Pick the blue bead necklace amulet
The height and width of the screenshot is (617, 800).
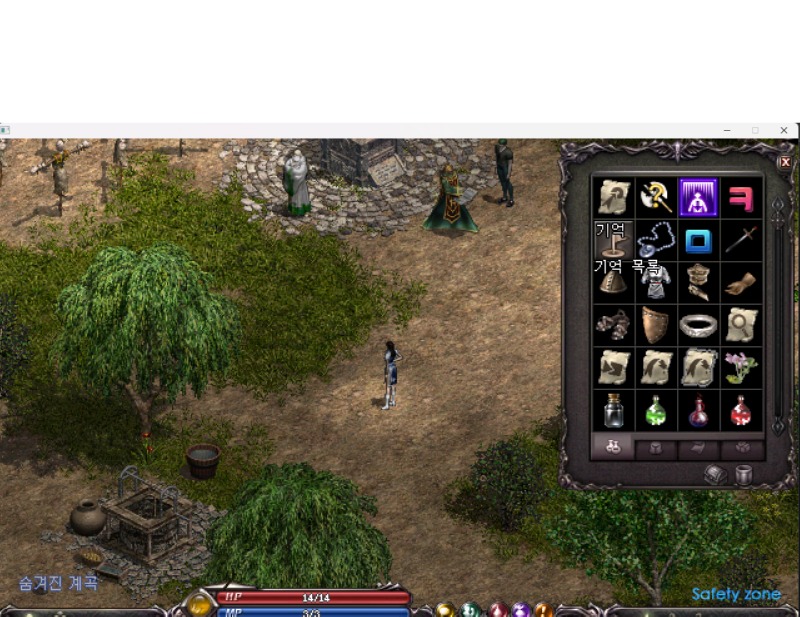click(x=655, y=241)
